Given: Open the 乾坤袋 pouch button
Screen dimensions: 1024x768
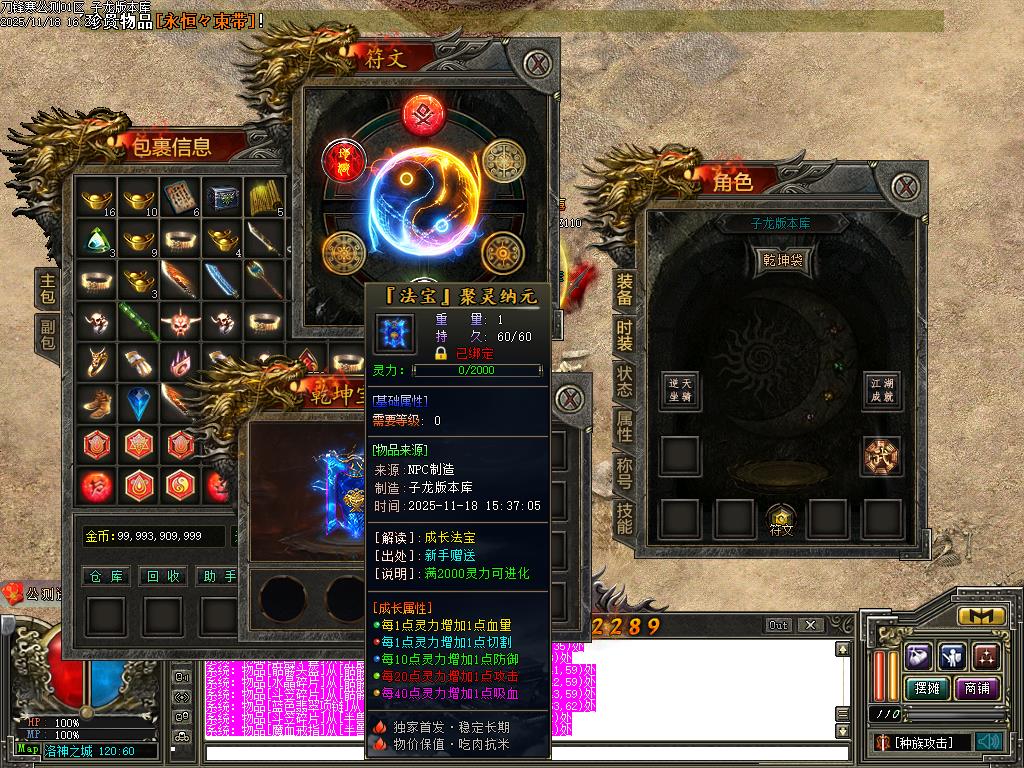Looking at the screenshot, I should click(782, 260).
